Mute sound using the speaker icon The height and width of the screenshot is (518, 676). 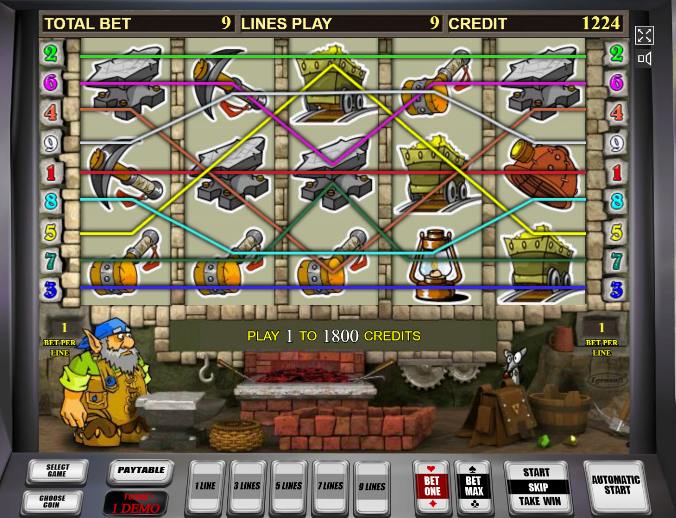[645, 60]
